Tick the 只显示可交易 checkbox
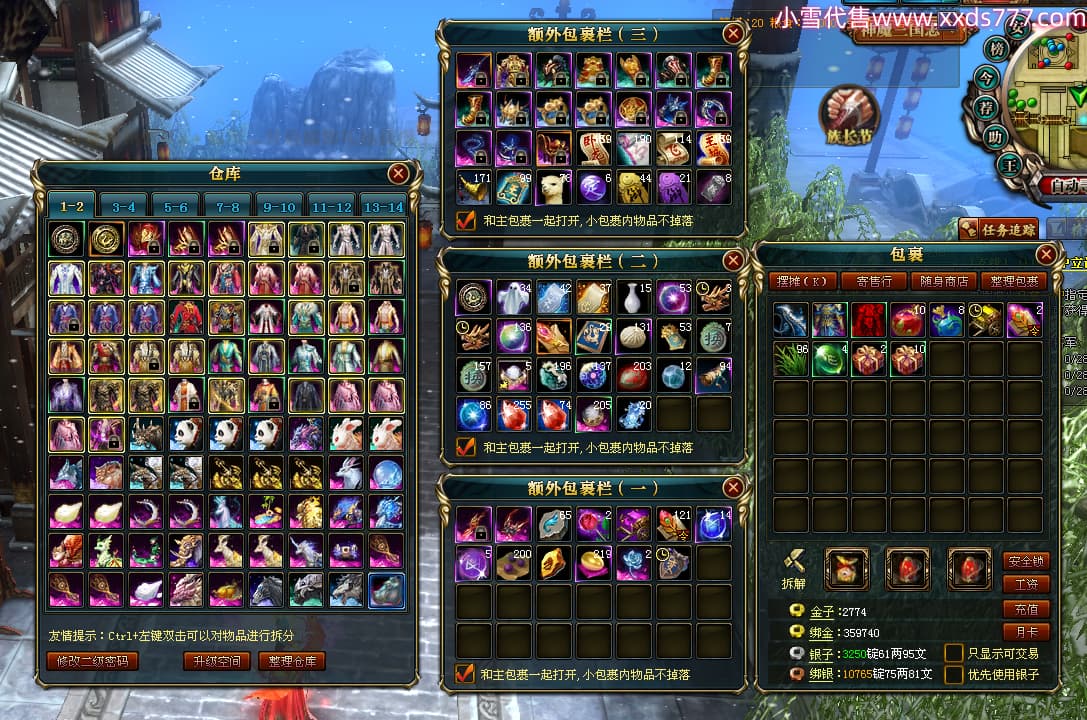The height and width of the screenshot is (720, 1087). coord(954,653)
